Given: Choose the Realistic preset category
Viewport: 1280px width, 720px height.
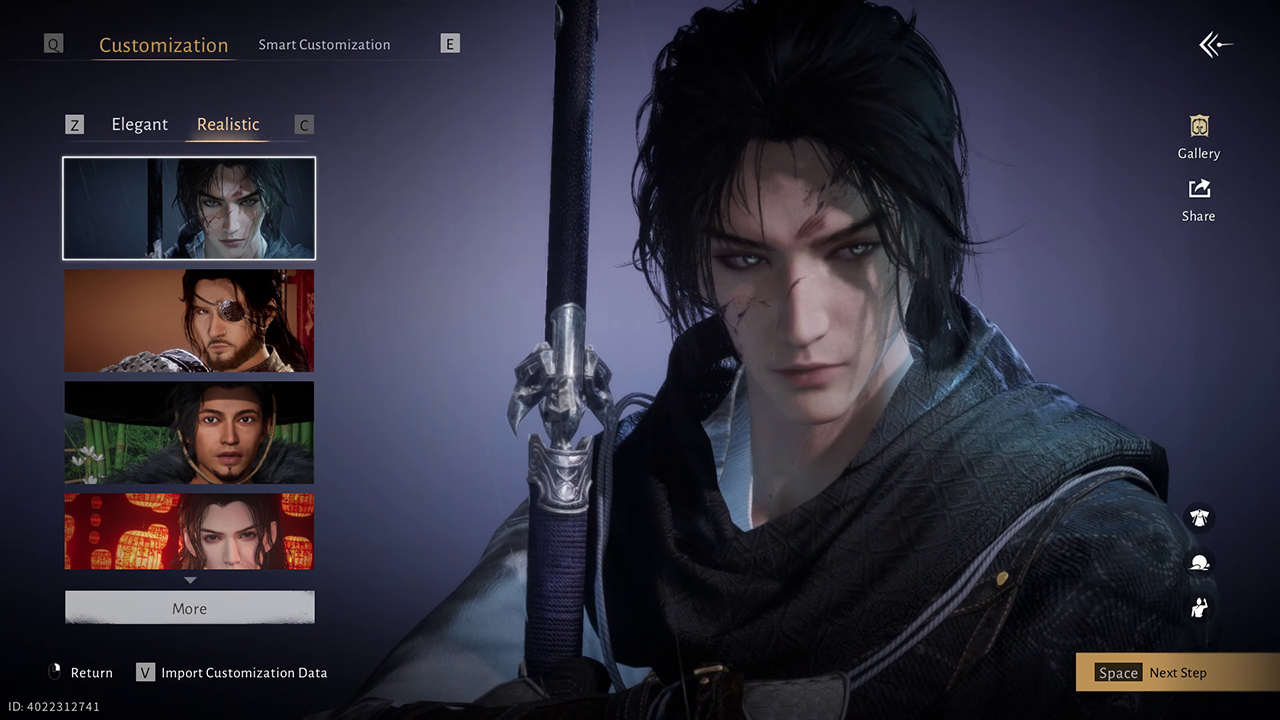Looking at the screenshot, I should point(228,124).
